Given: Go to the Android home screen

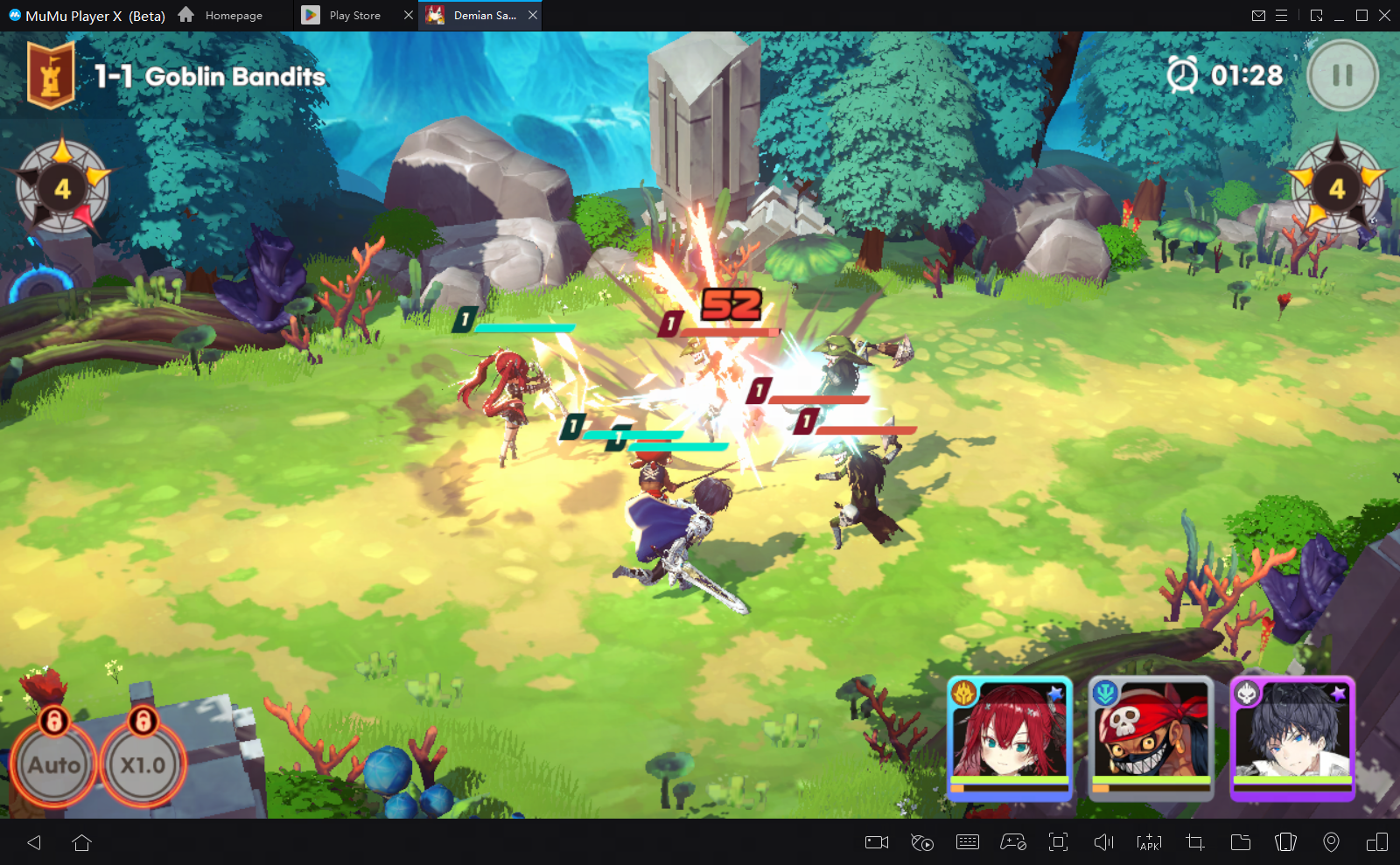Looking at the screenshot, I should pyautogui.click(x=82, y=842).
